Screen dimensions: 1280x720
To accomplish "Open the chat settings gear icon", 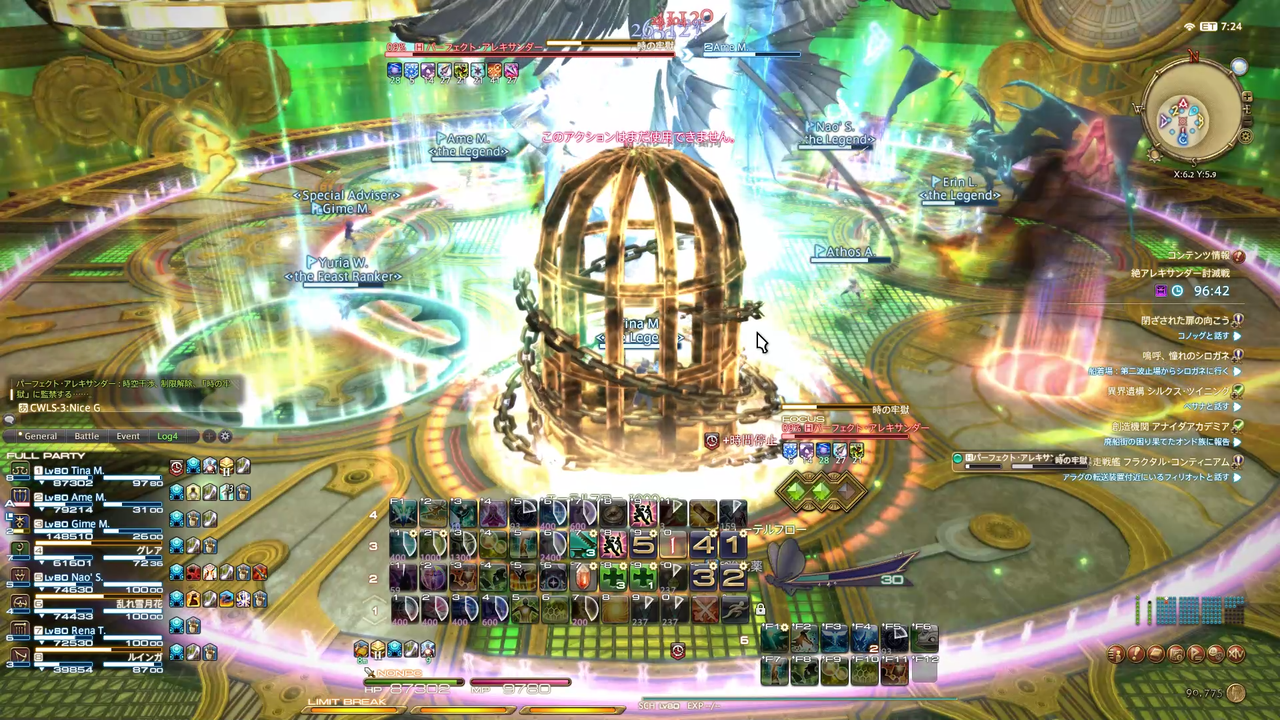I will [224, 437].
